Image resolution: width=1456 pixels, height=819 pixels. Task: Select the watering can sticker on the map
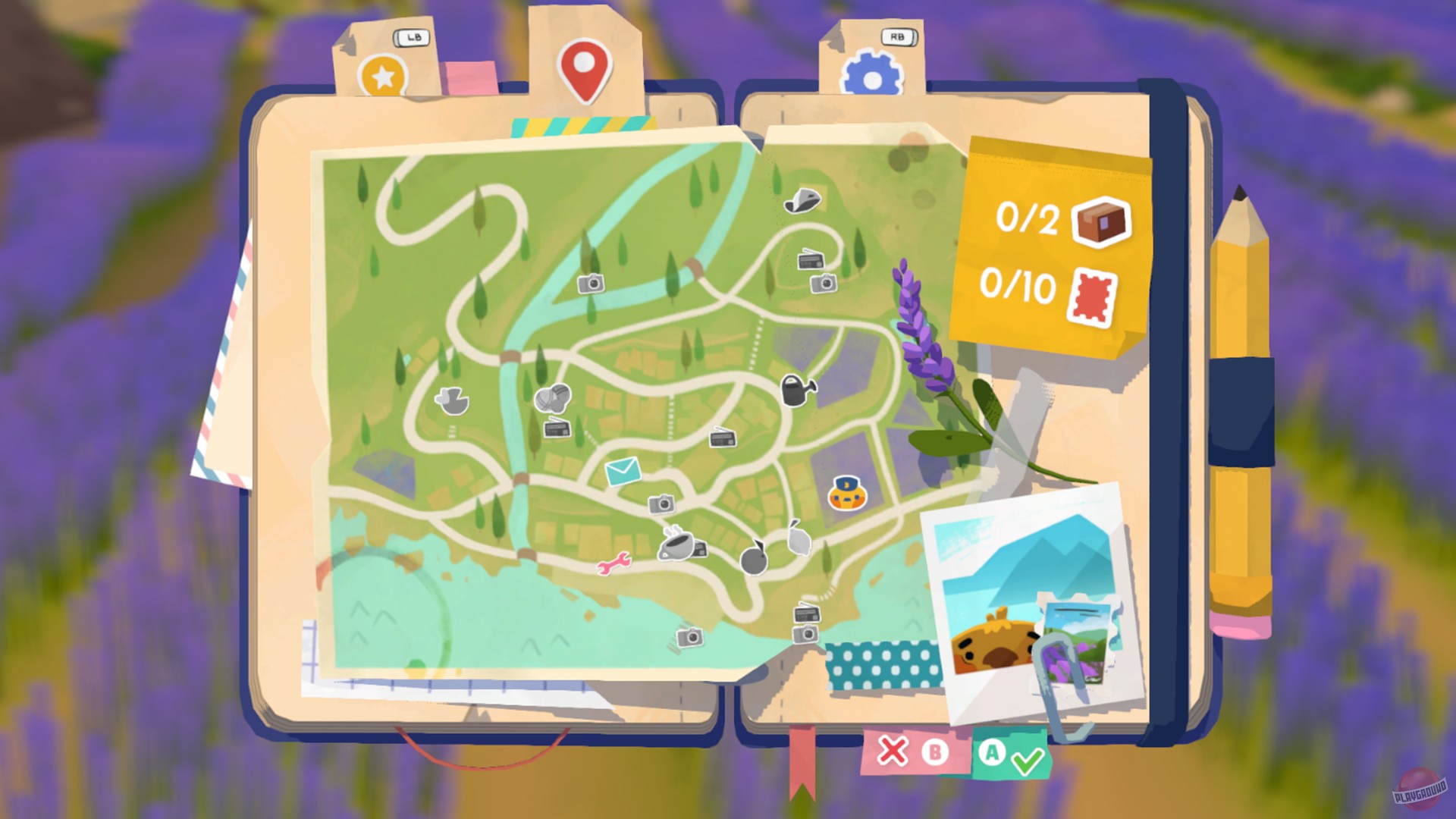(795, 391)
